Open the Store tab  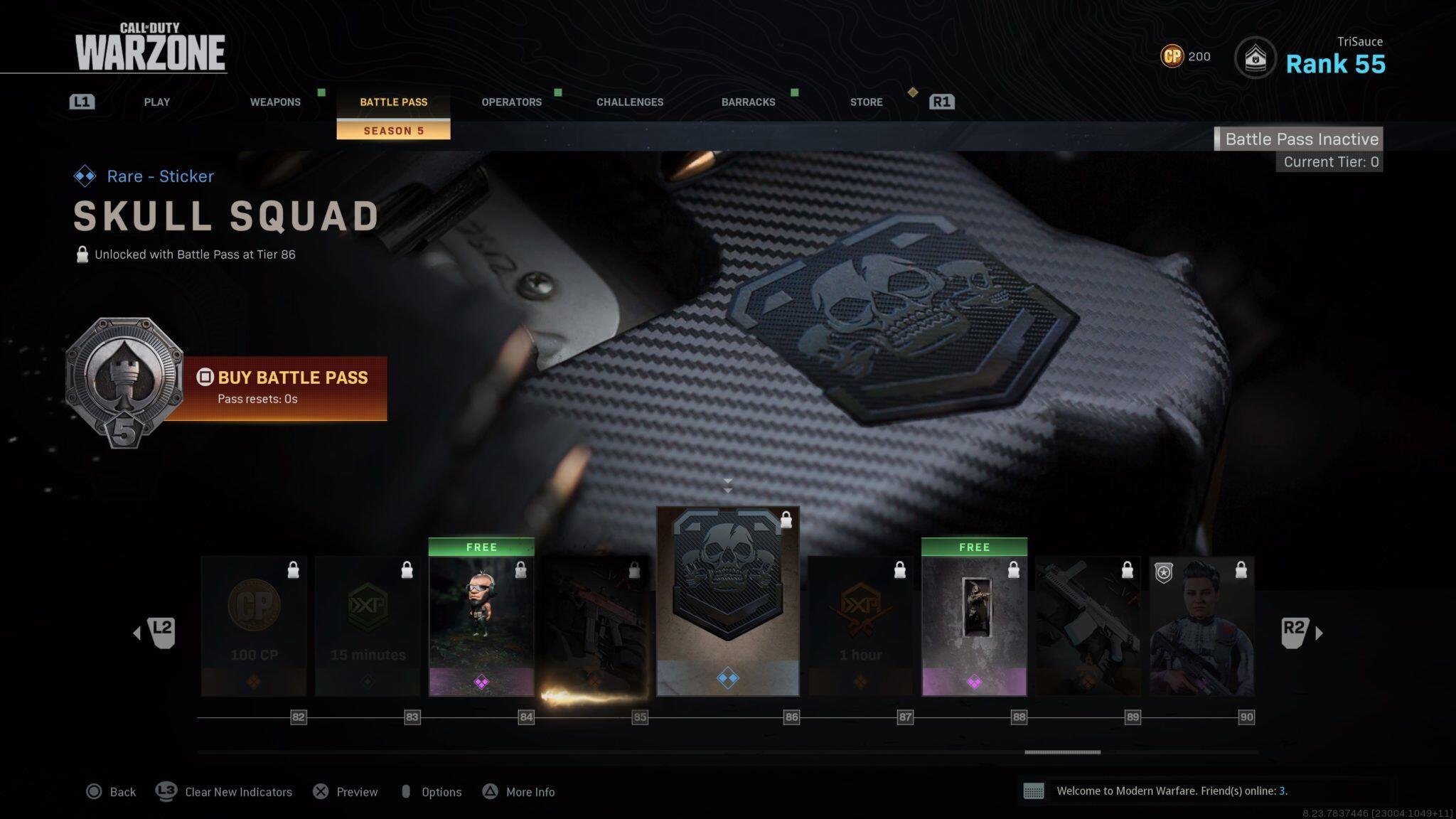tap(866, 102)
